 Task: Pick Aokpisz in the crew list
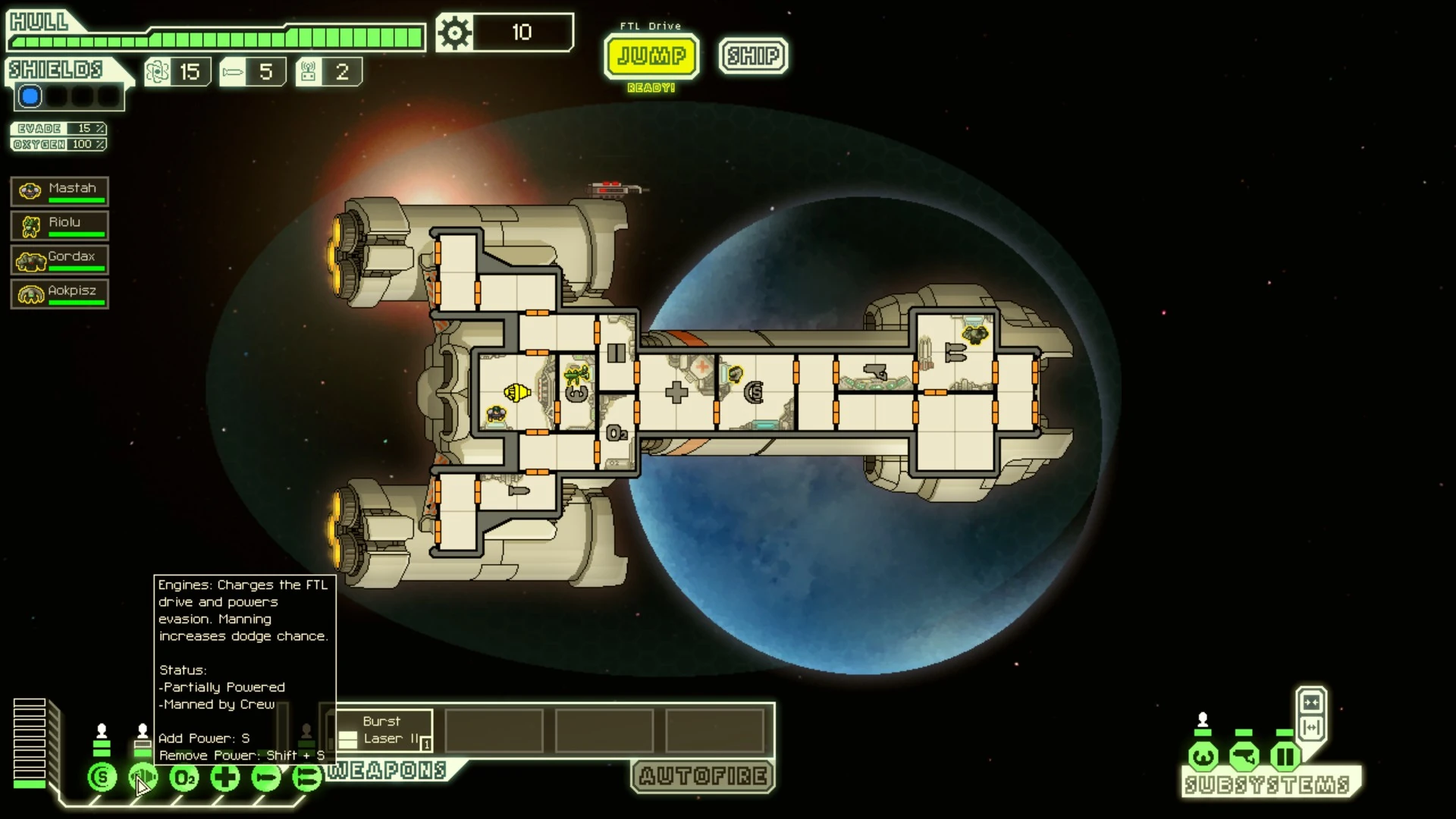click(60, 293)
